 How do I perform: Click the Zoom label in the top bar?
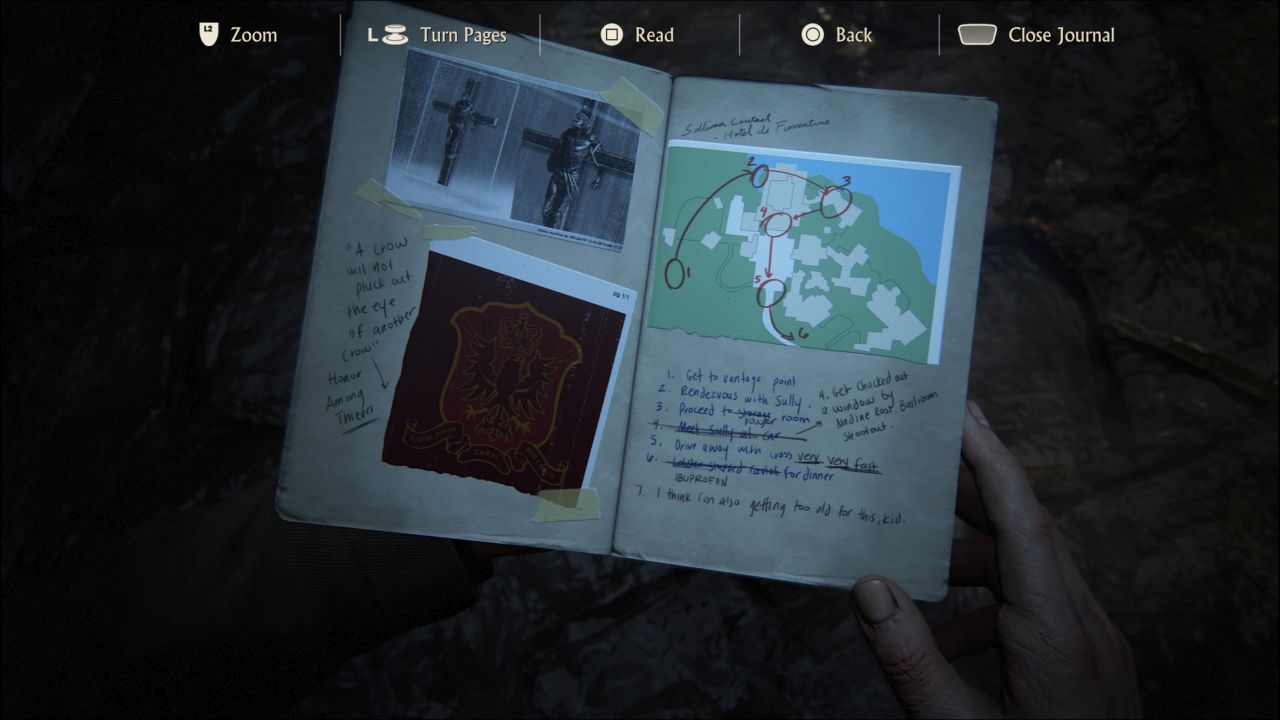[254, 34]
